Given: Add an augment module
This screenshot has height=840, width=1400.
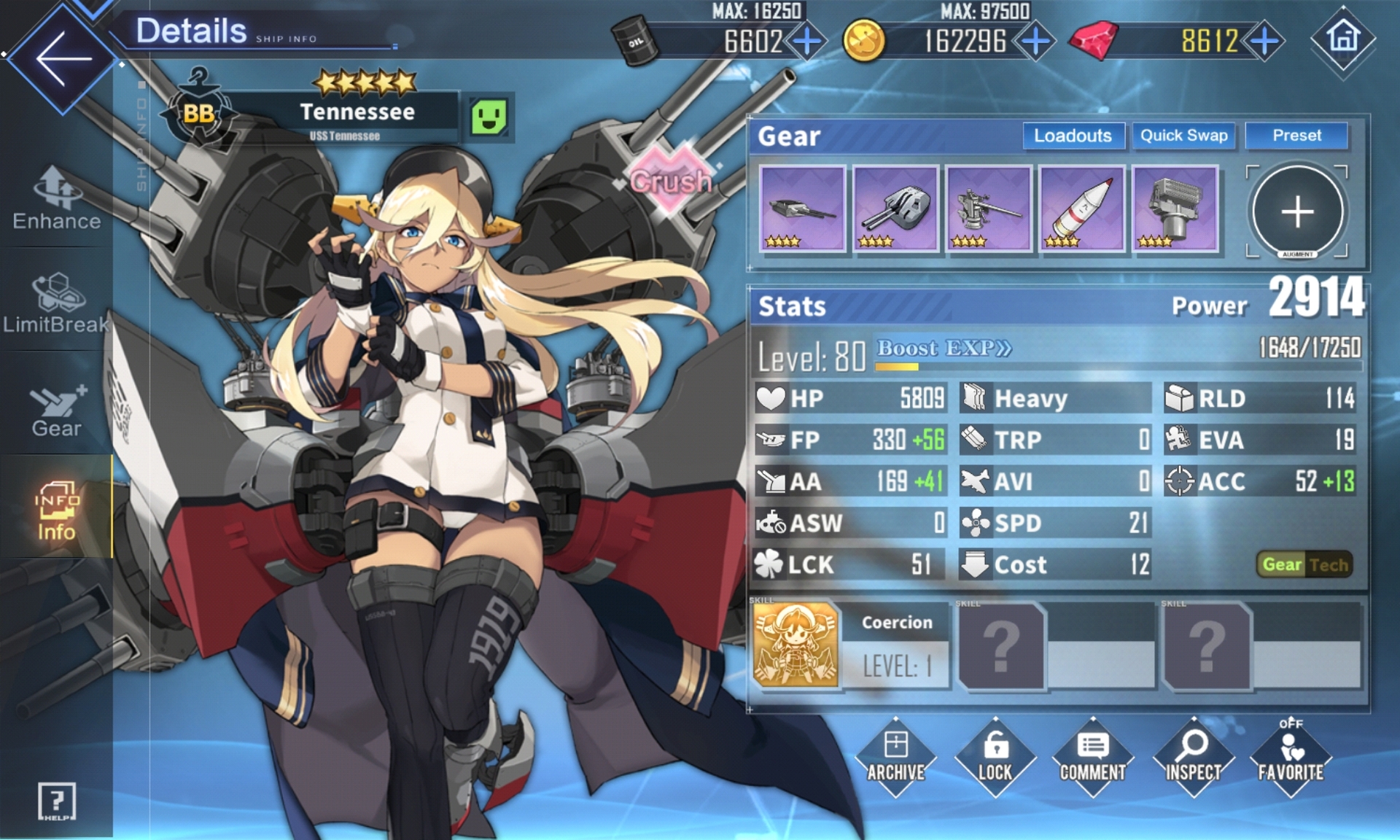Looking at the screenshot, I should point(1297,212).
